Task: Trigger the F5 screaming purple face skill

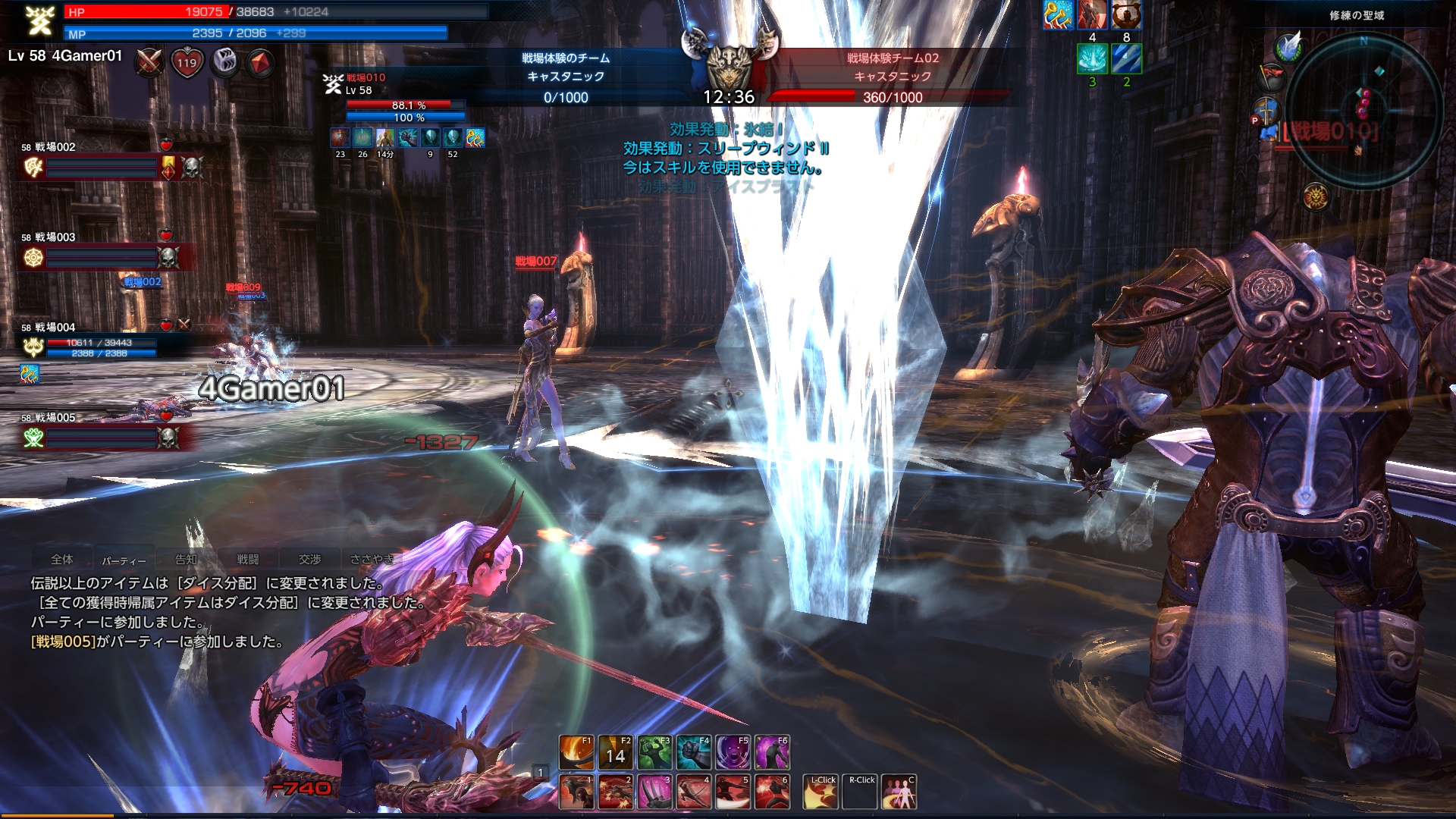Action: point(733,752)
